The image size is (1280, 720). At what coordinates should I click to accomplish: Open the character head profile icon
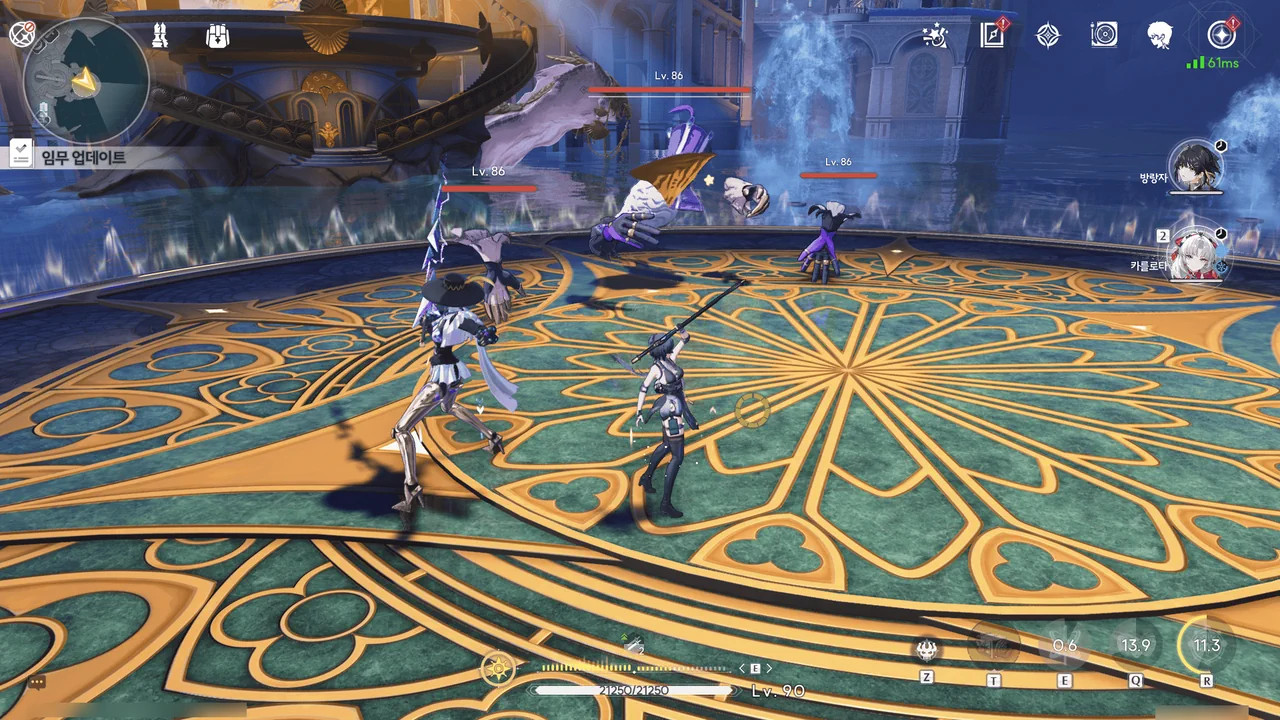[x=1160, y=36]
